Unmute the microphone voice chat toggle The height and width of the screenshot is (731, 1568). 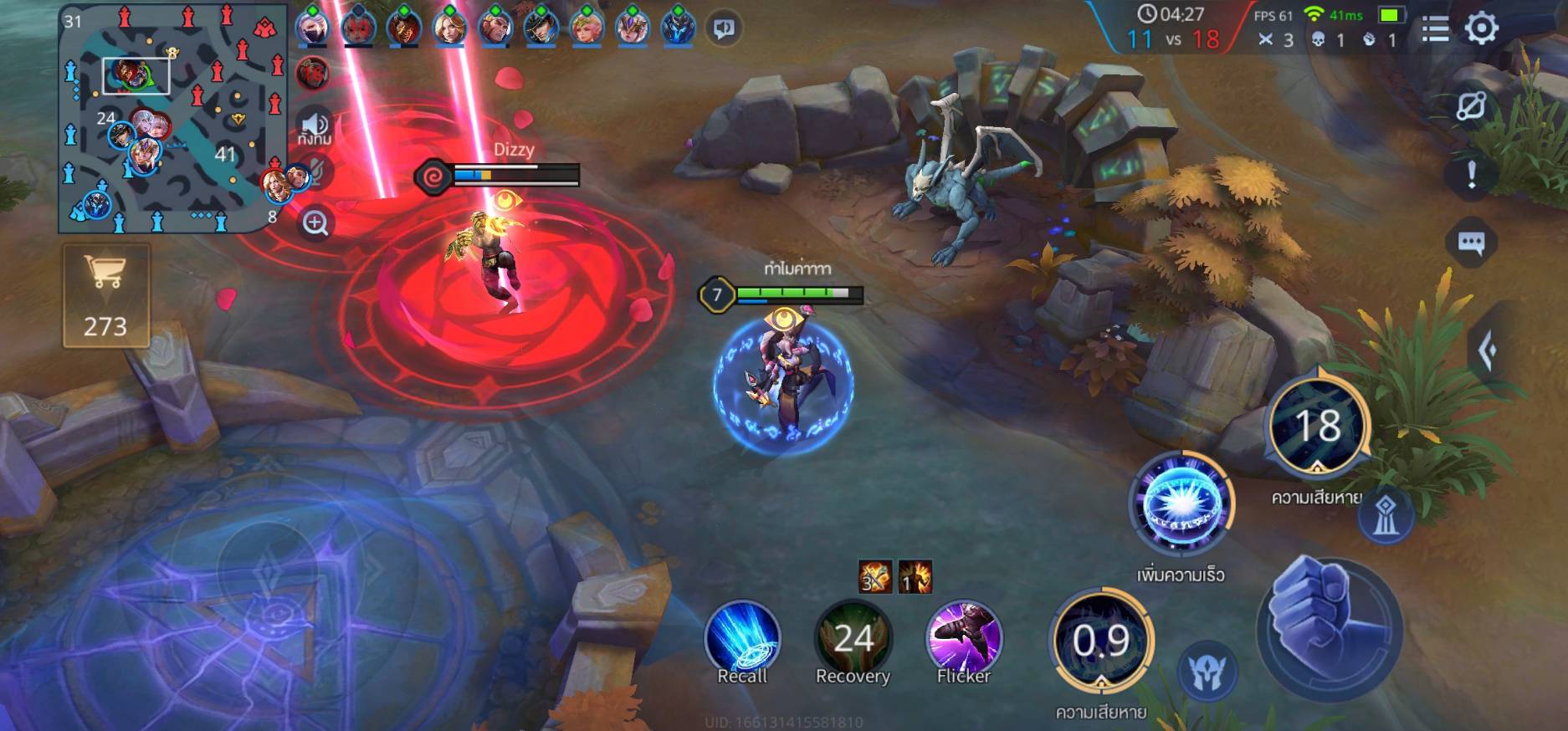click(x=315, y=172)
